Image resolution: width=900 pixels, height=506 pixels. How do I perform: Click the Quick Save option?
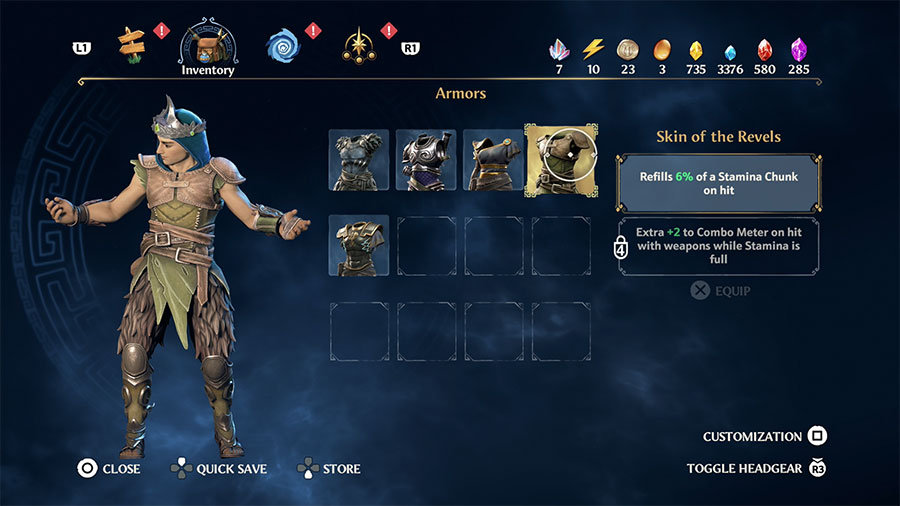click(x=221, y=468)
